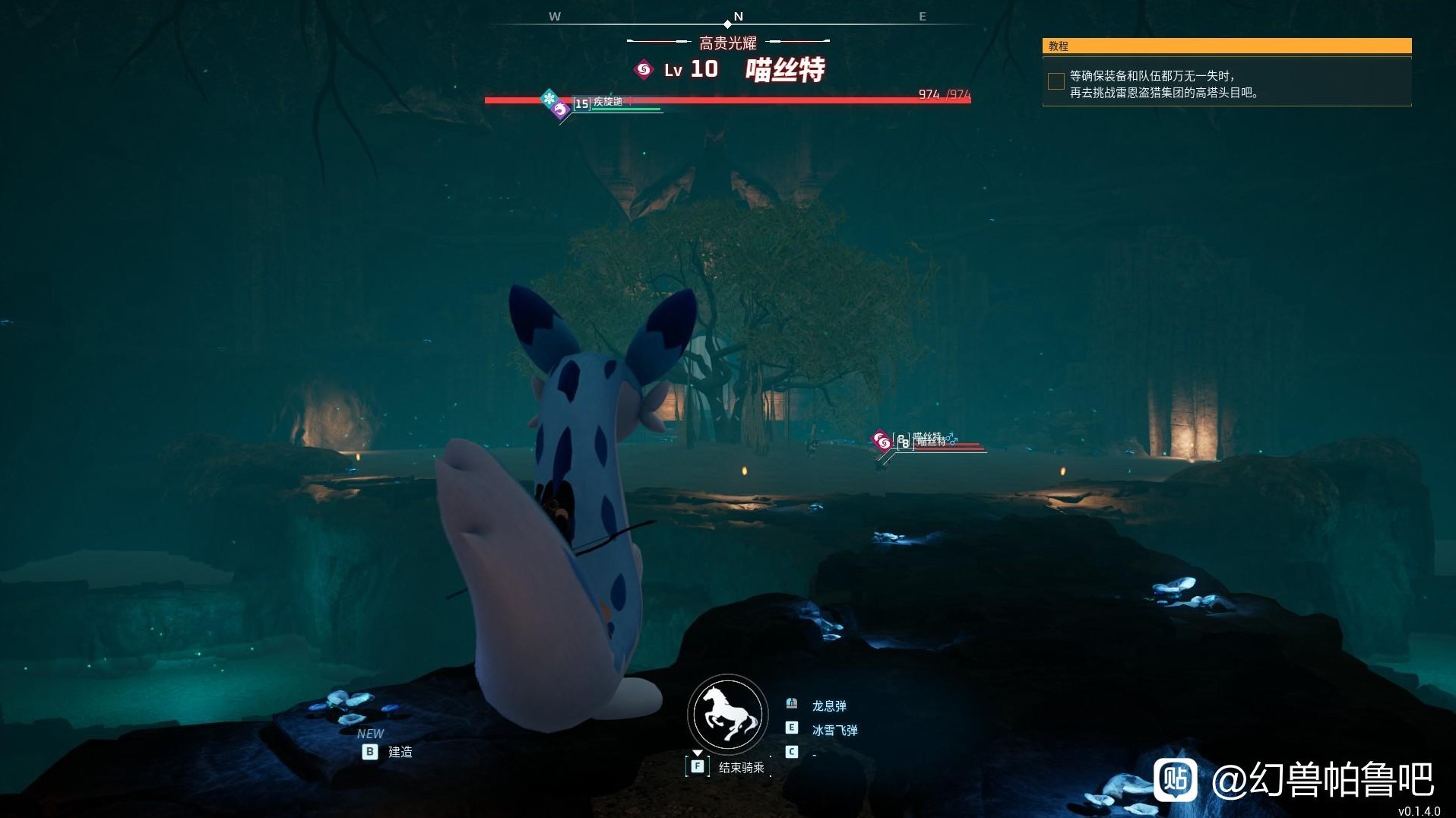The width and height of the screenshot is (1456, 818).
Task: Choose 结束骑乘 to dismount
Action: pos(741,768)
